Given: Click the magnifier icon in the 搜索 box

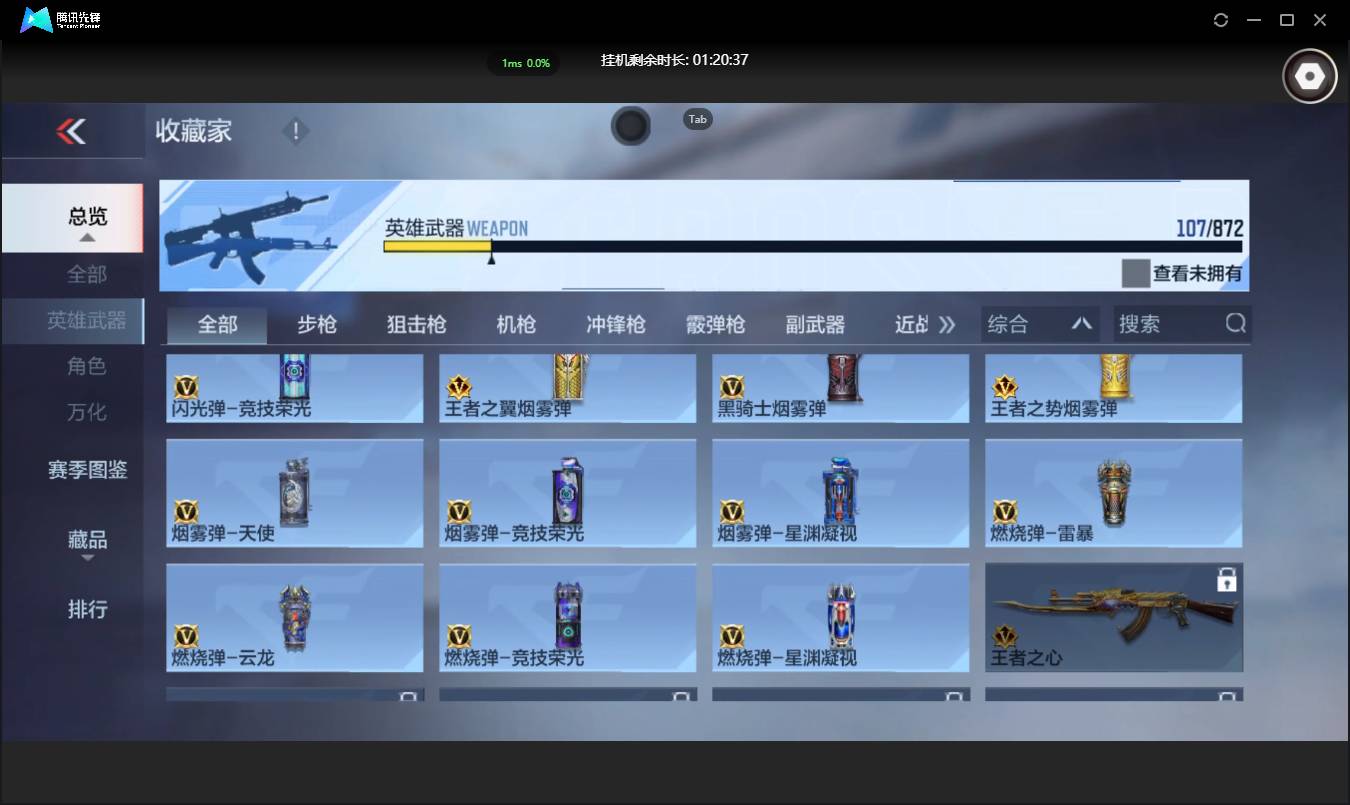Looking at the screenshot, I should [1236, 323].
